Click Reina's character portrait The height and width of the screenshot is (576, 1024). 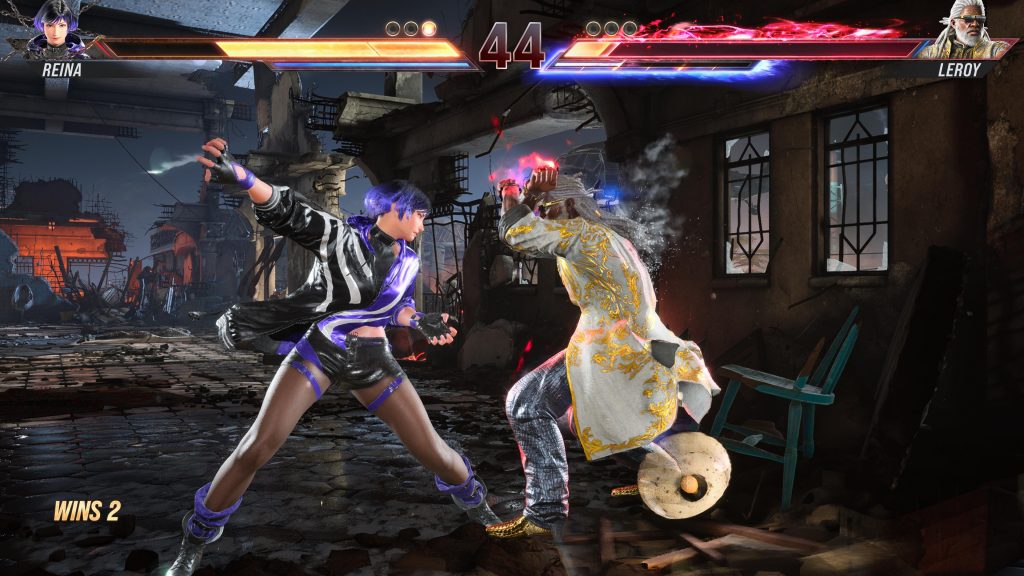[x=57, y=30]
